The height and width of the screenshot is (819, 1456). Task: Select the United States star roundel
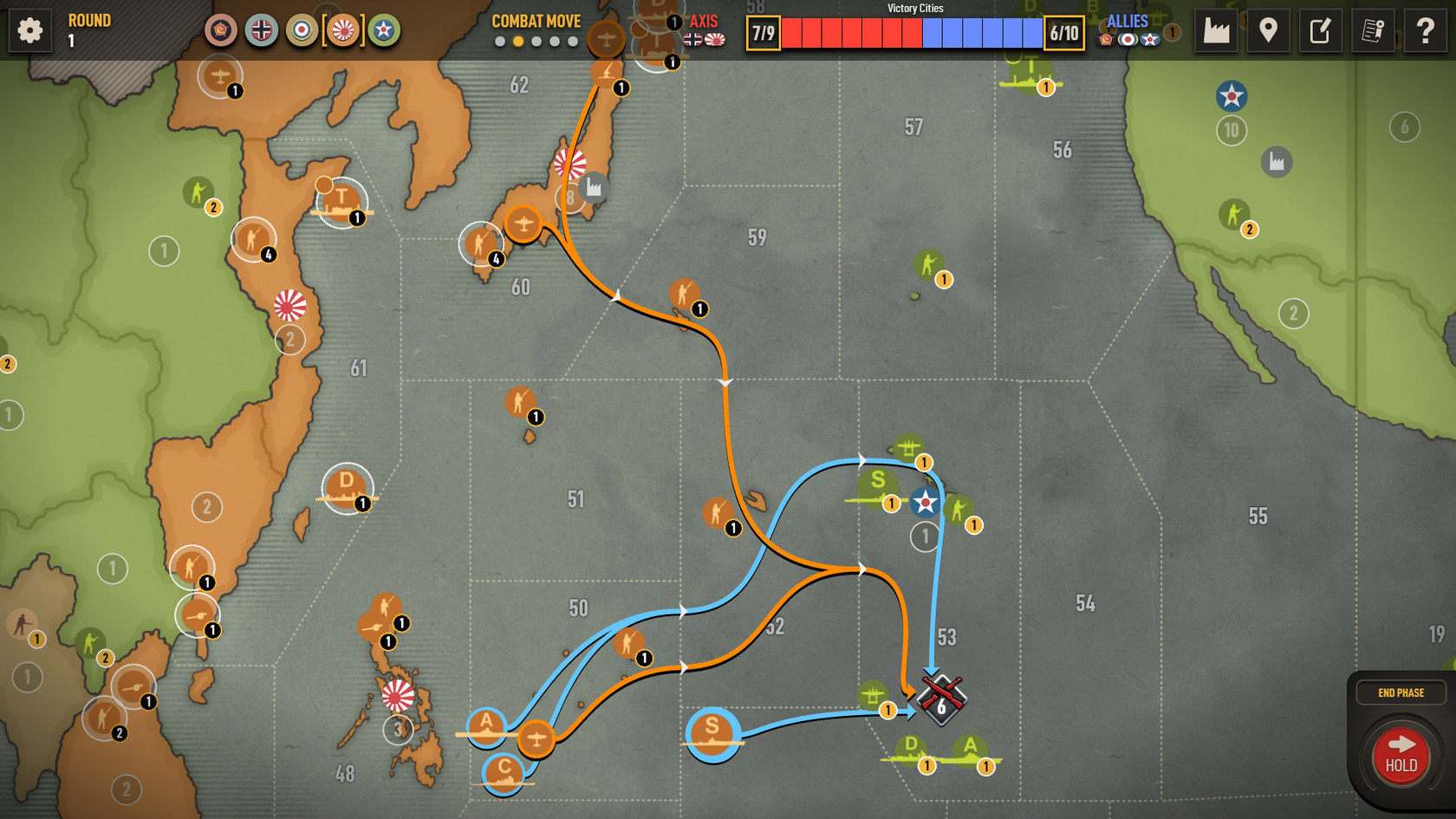click(x=382, y=29)
